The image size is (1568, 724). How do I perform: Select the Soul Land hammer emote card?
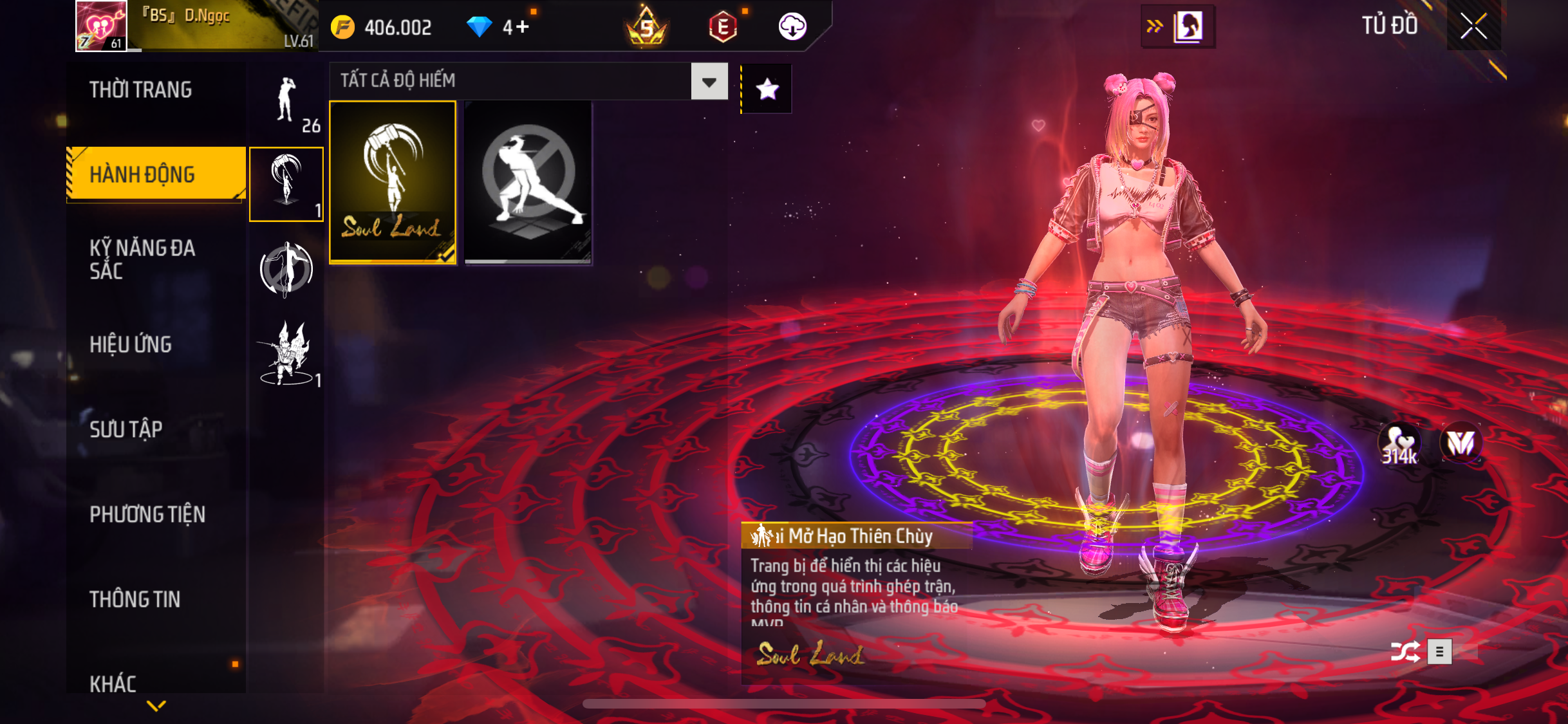click(x=393, y=182)
